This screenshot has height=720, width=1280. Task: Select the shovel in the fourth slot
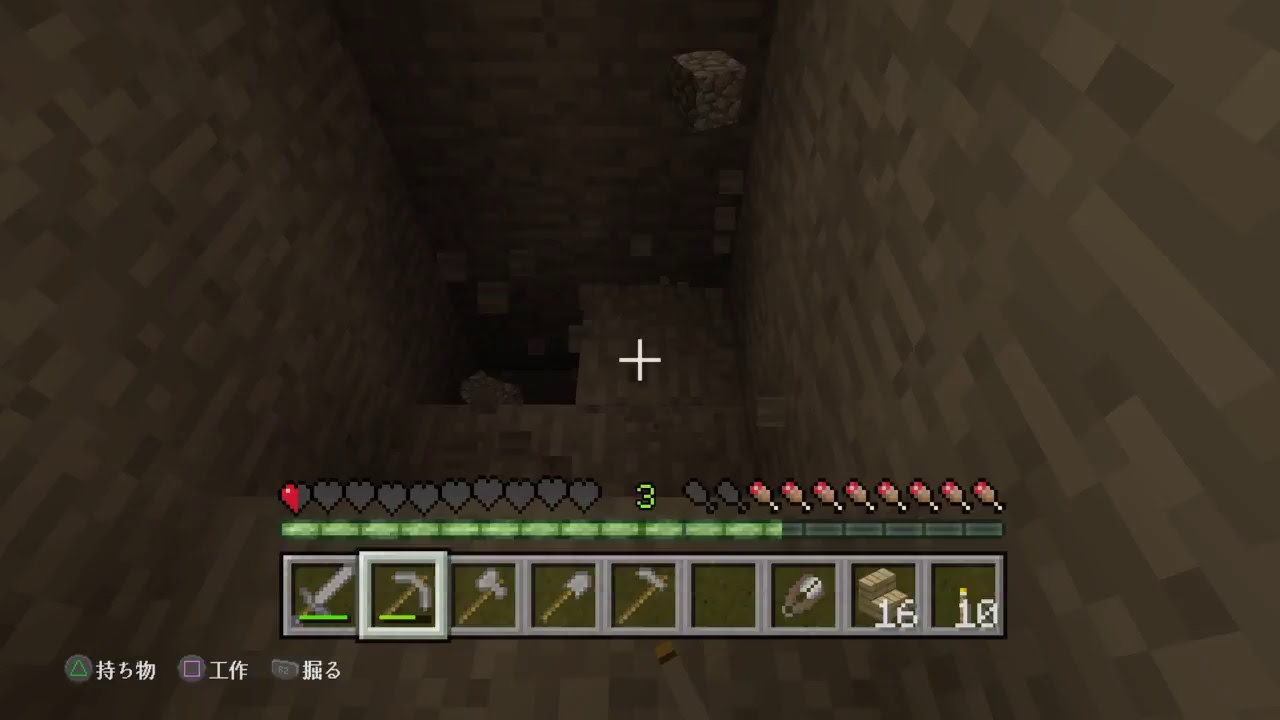tap(563, 595)
